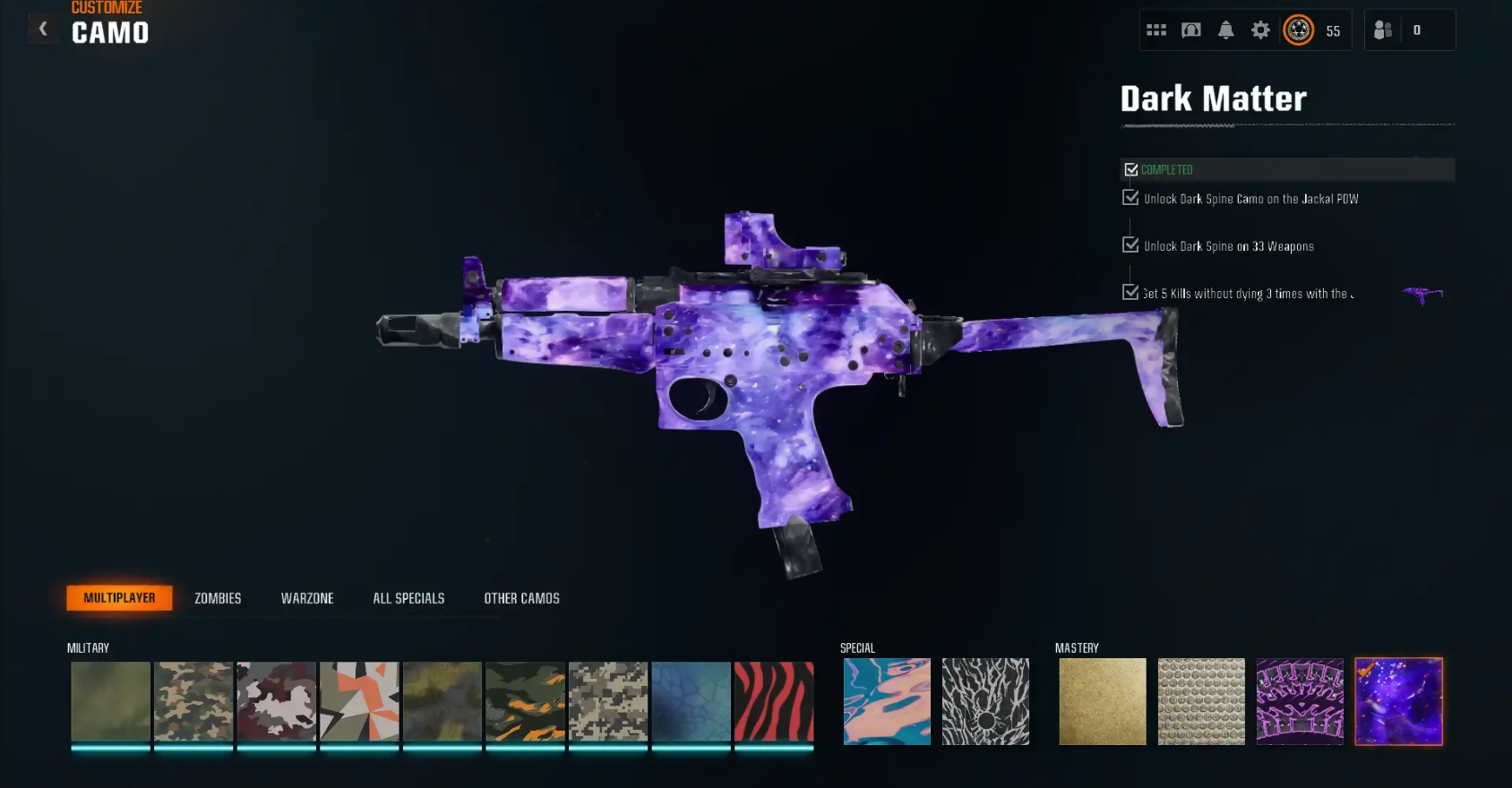The height and width of the screenshot is (788, 1512).
Task: Switch to Other Camos tab
Action: click(x=521, y=598)
